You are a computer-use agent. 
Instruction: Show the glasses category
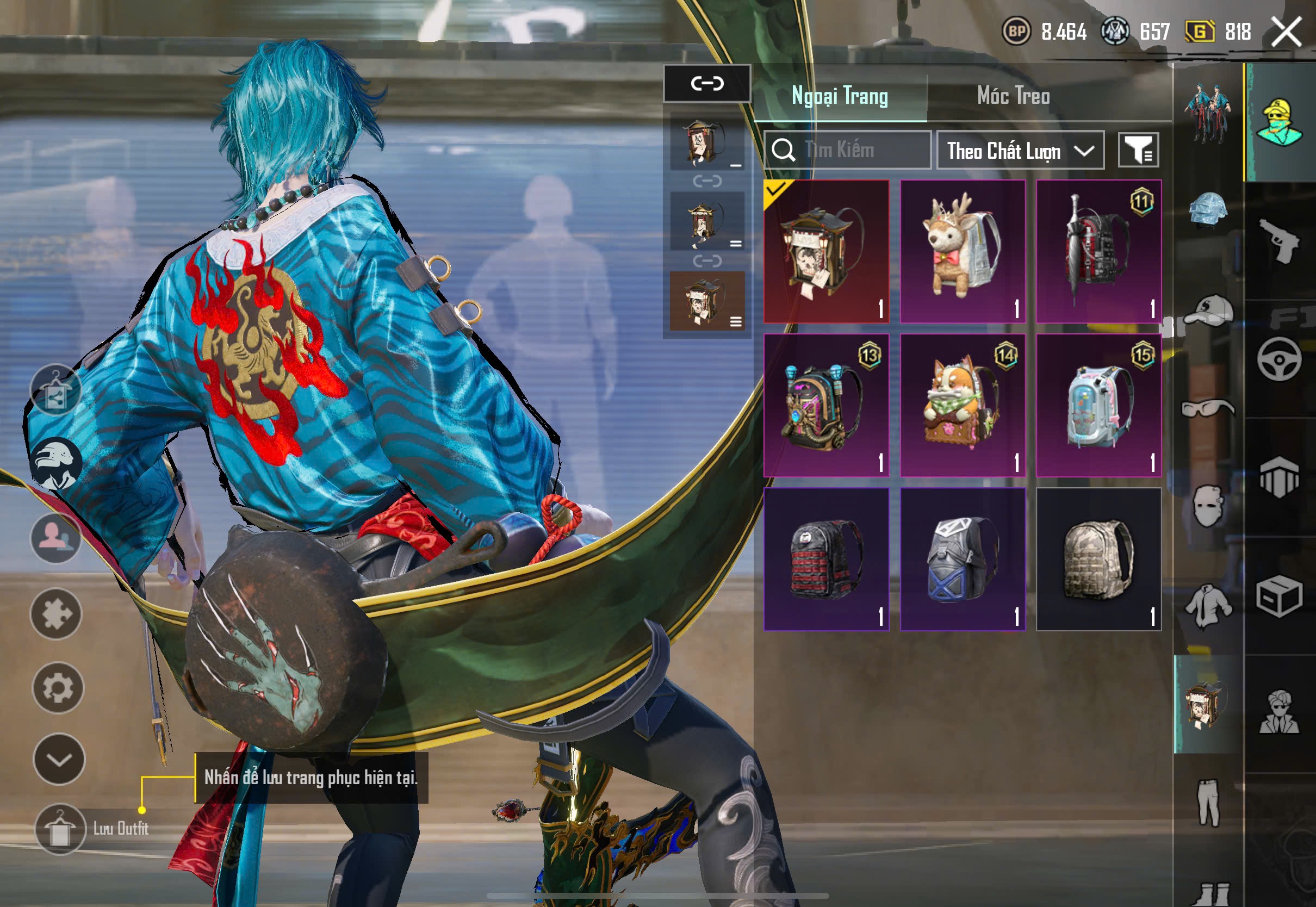click(1208, 408)
